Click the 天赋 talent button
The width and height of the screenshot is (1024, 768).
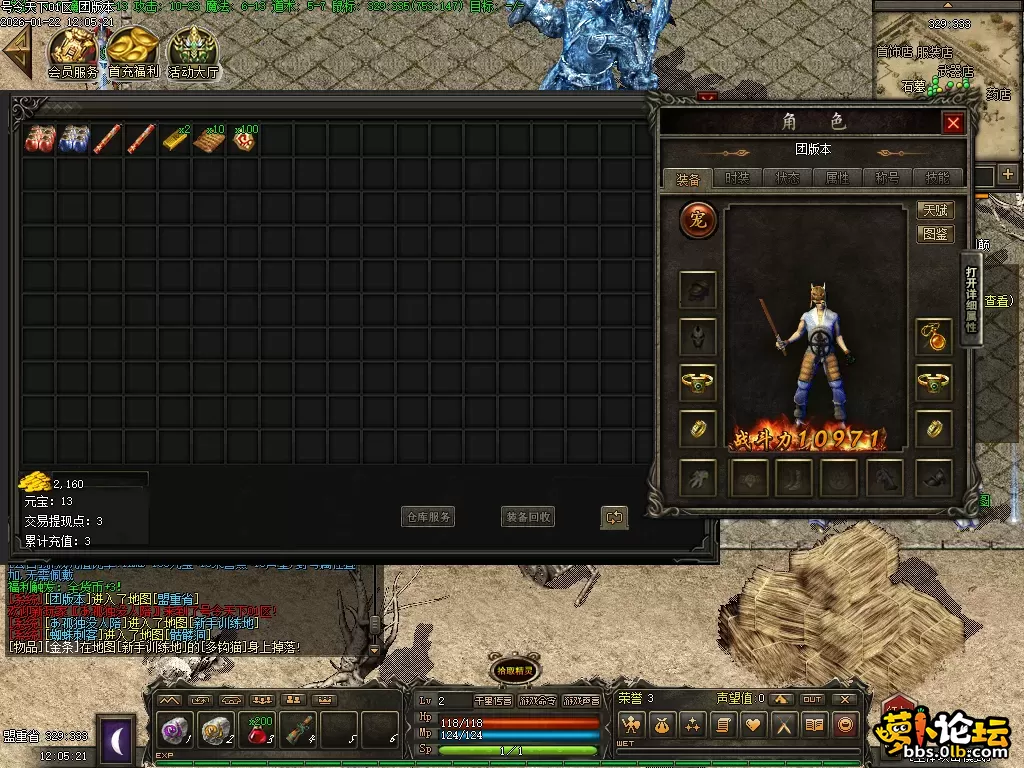(935, 210)
